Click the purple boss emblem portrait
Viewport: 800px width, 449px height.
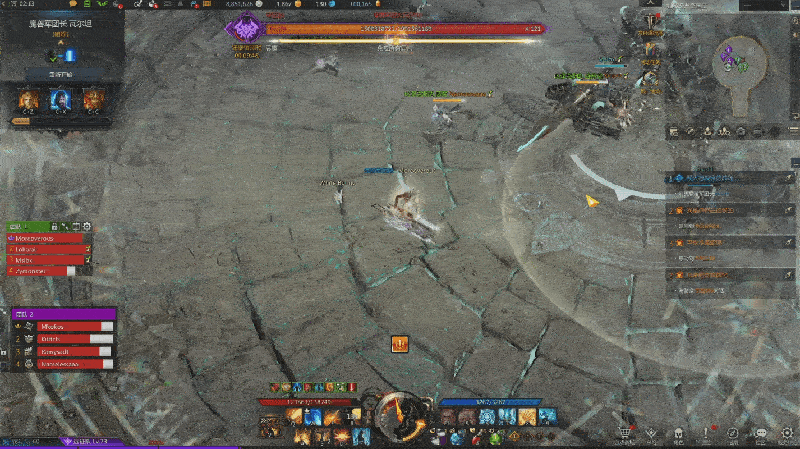coord(244,31)
